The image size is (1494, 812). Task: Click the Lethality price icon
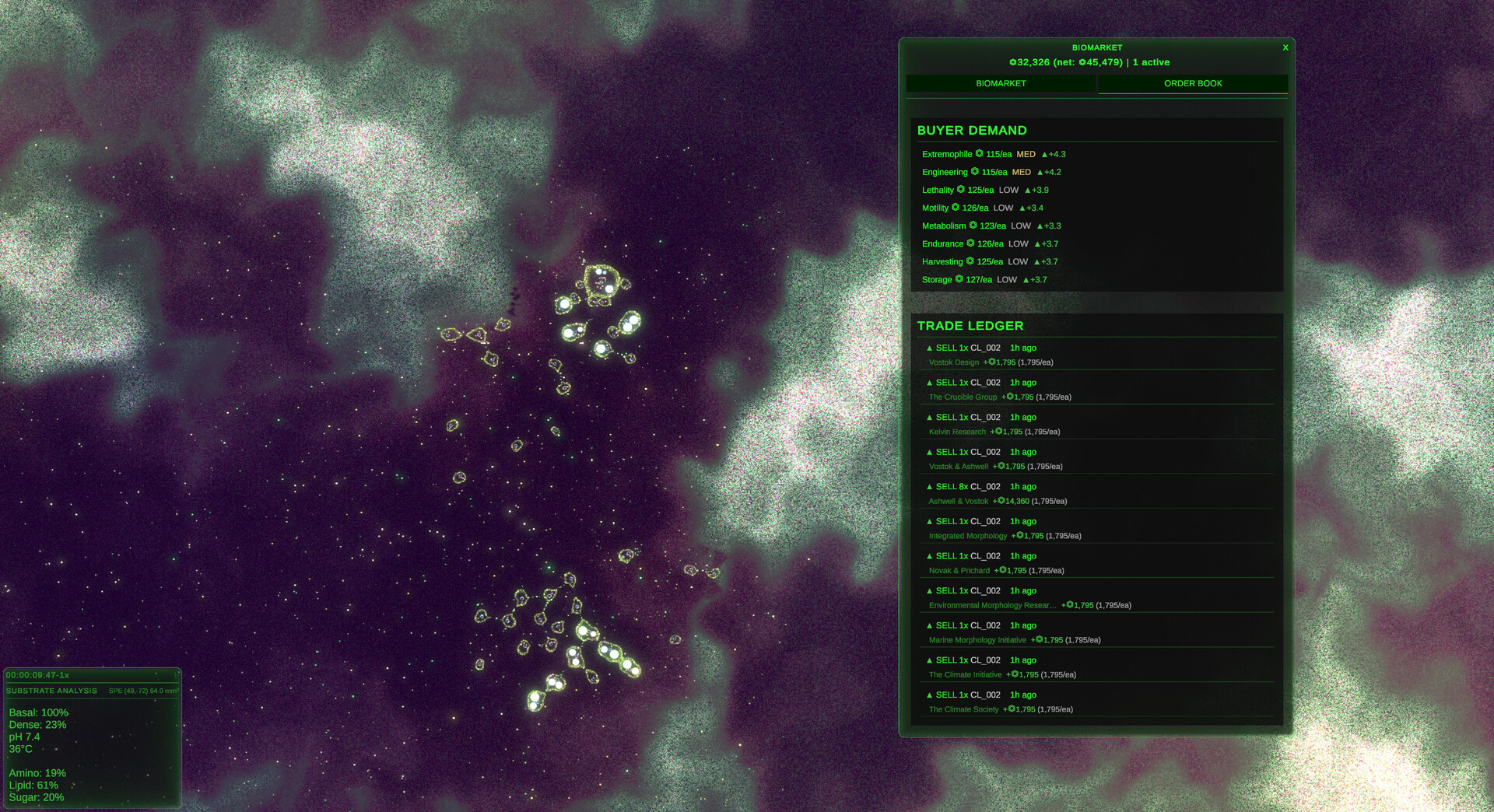pos(961,190)
